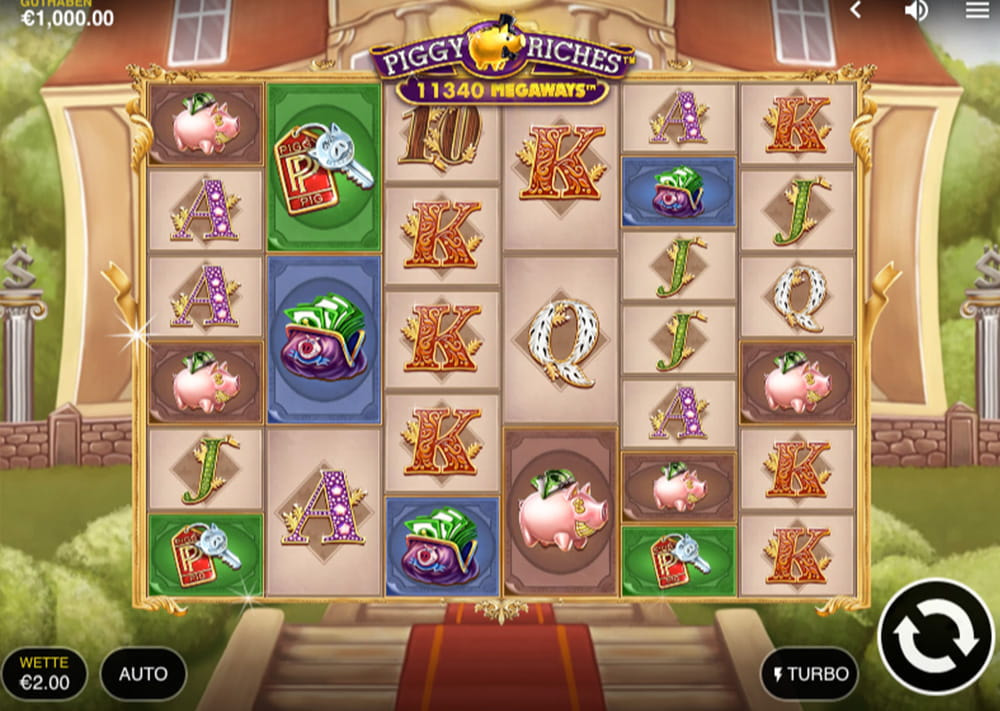
Task: Open the Auto spin options
Action: coord(143,674)
